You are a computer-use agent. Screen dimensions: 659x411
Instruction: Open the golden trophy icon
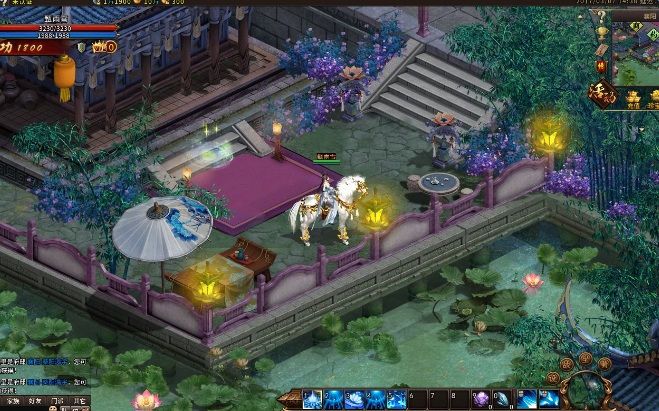click(x=600, y=32)
